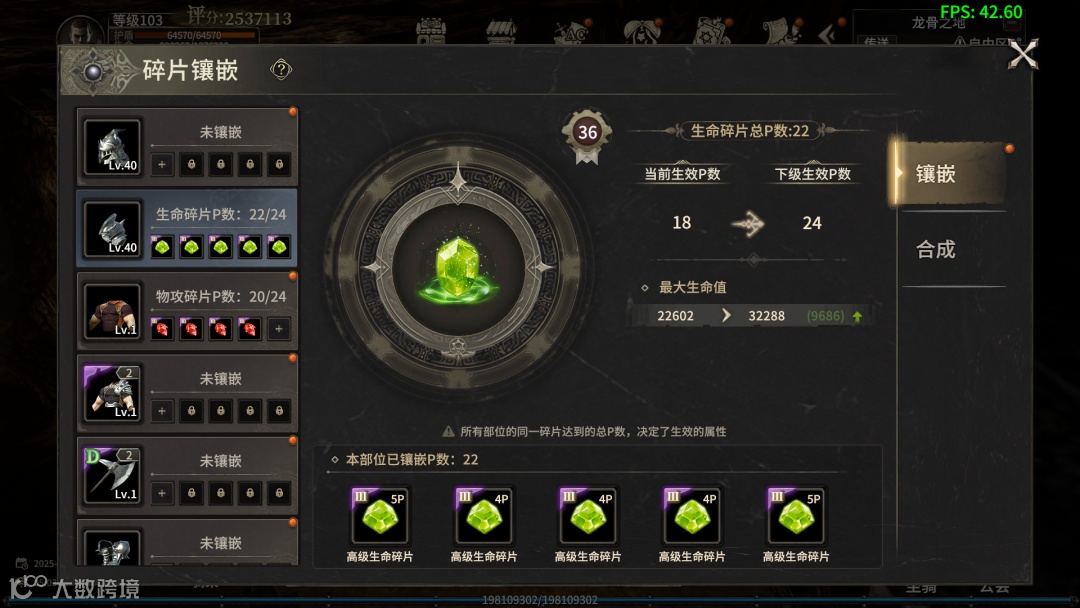The image size is (1080, 608).
Task: Open the question mark help icon
Action: pyautogui.click(x=281, y=69)
